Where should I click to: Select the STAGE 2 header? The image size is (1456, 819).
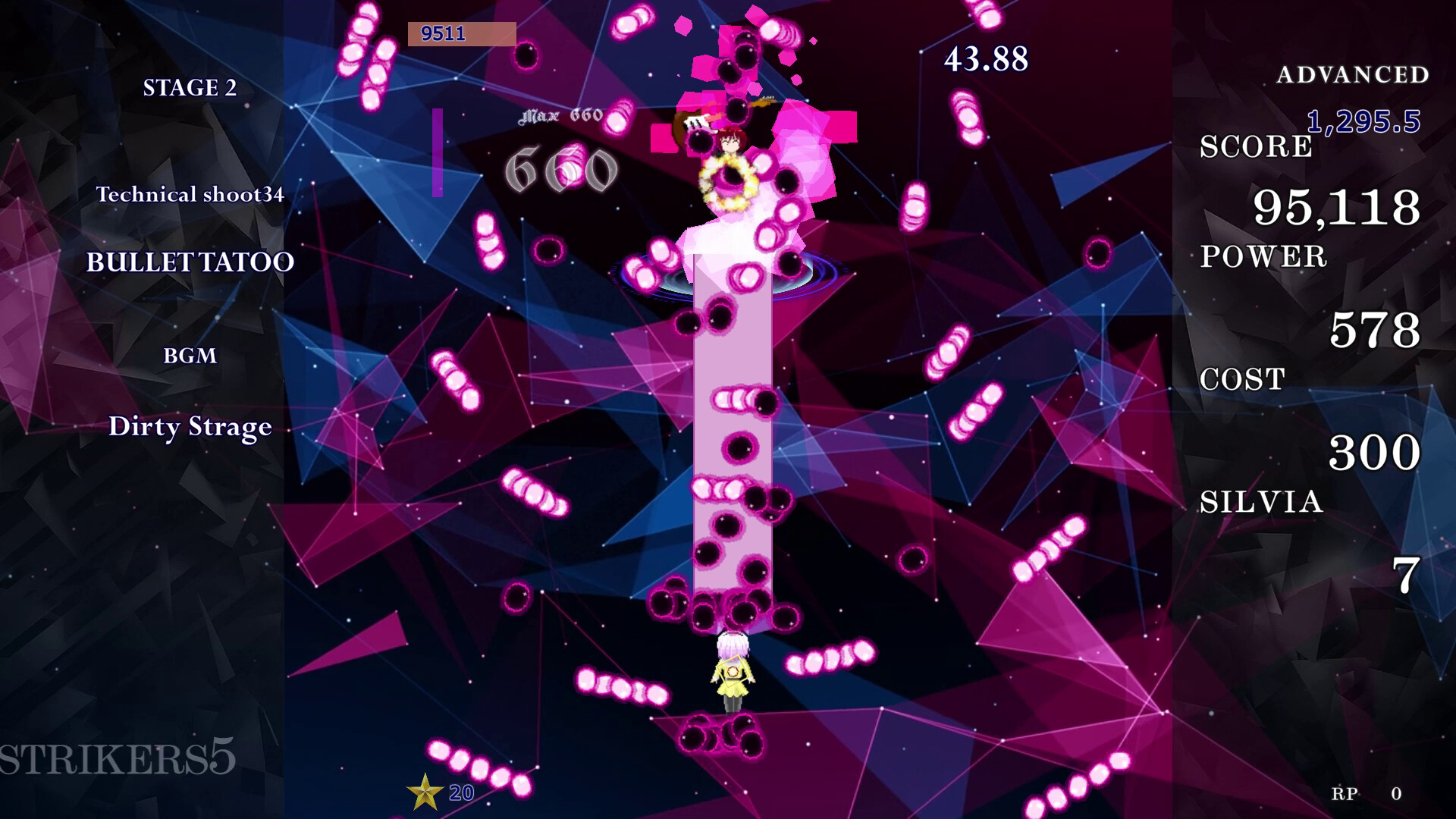point(192,87)
